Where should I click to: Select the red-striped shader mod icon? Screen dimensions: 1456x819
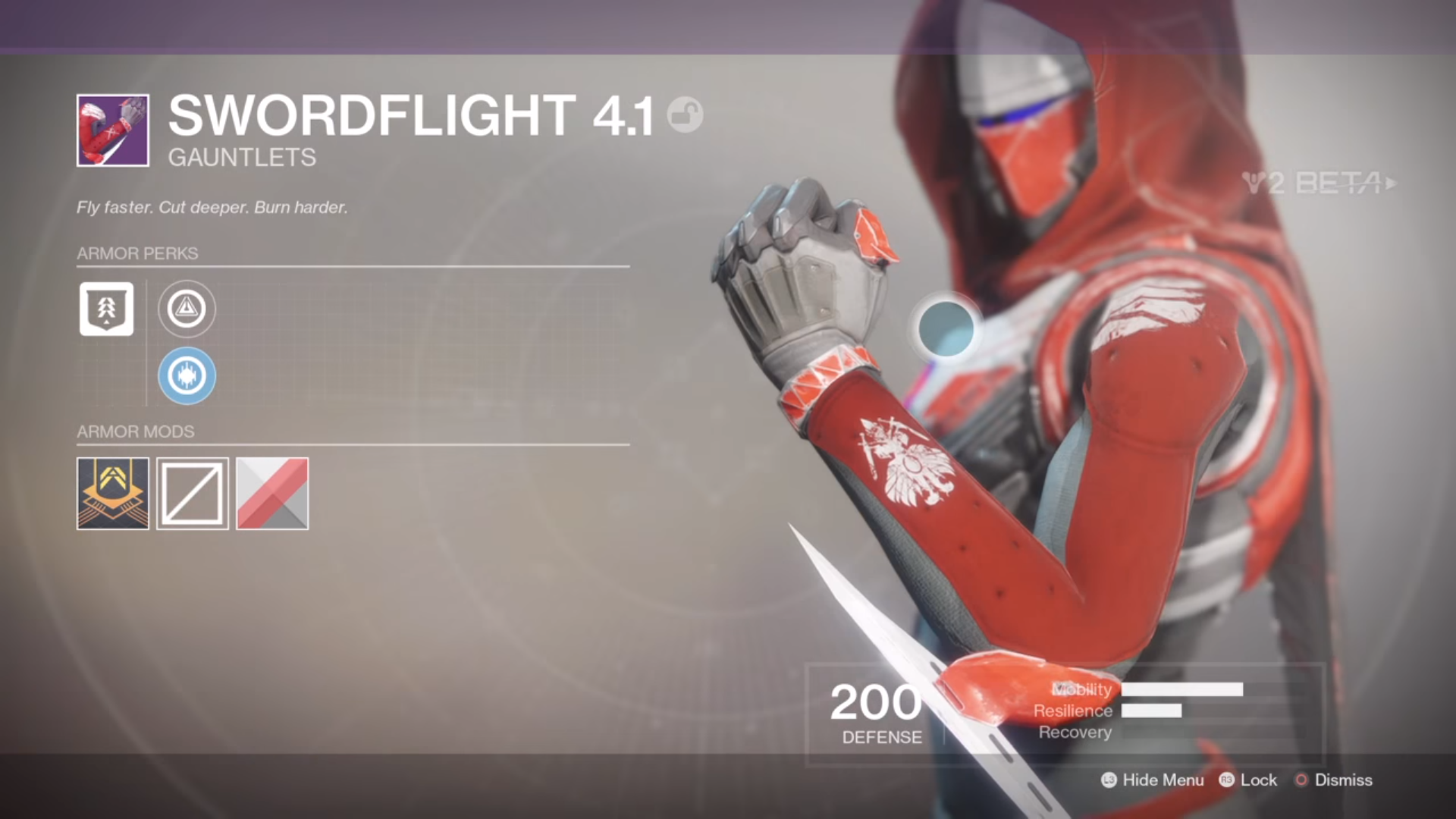click(x=271, y=494)
